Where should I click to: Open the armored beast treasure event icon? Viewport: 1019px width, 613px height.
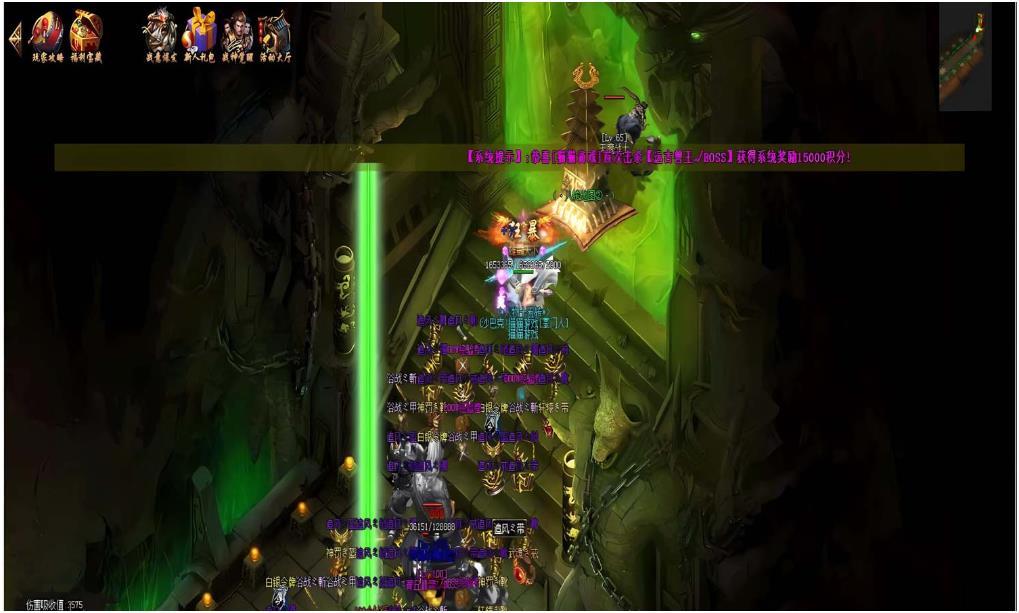pyautogui.click(x=160, y=34)
